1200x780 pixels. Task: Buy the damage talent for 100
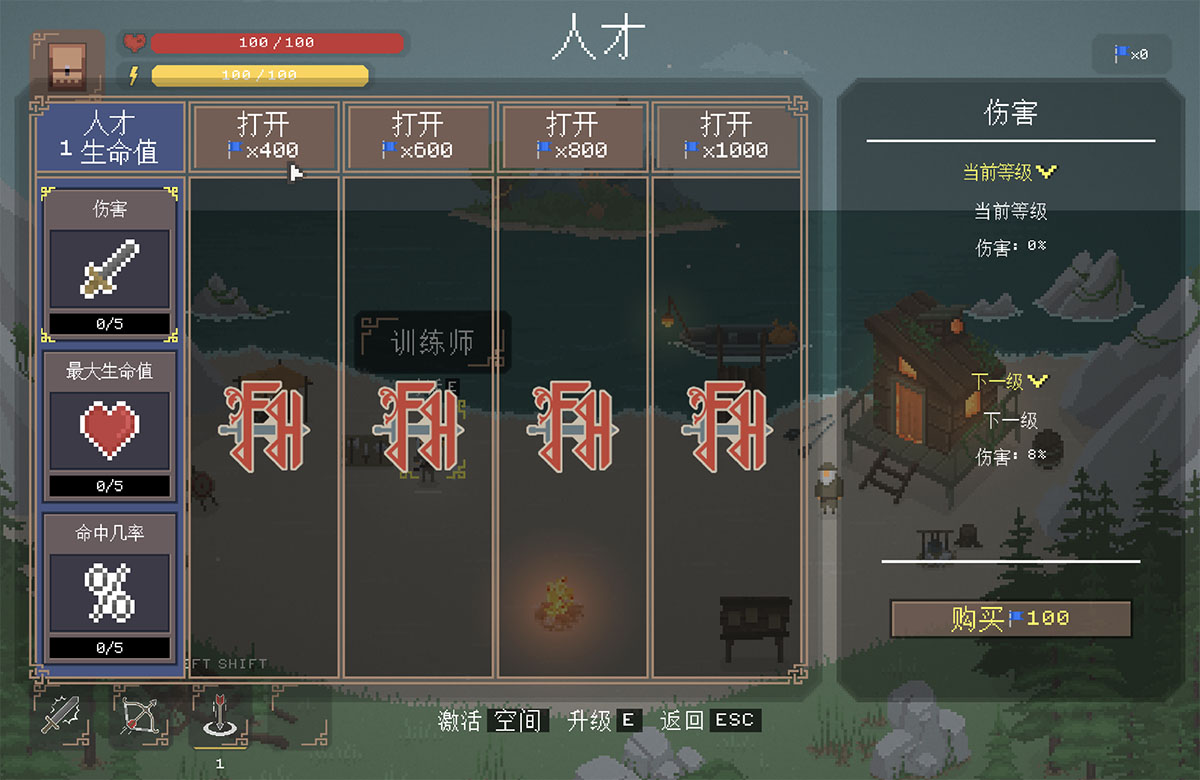[1010, 619]
